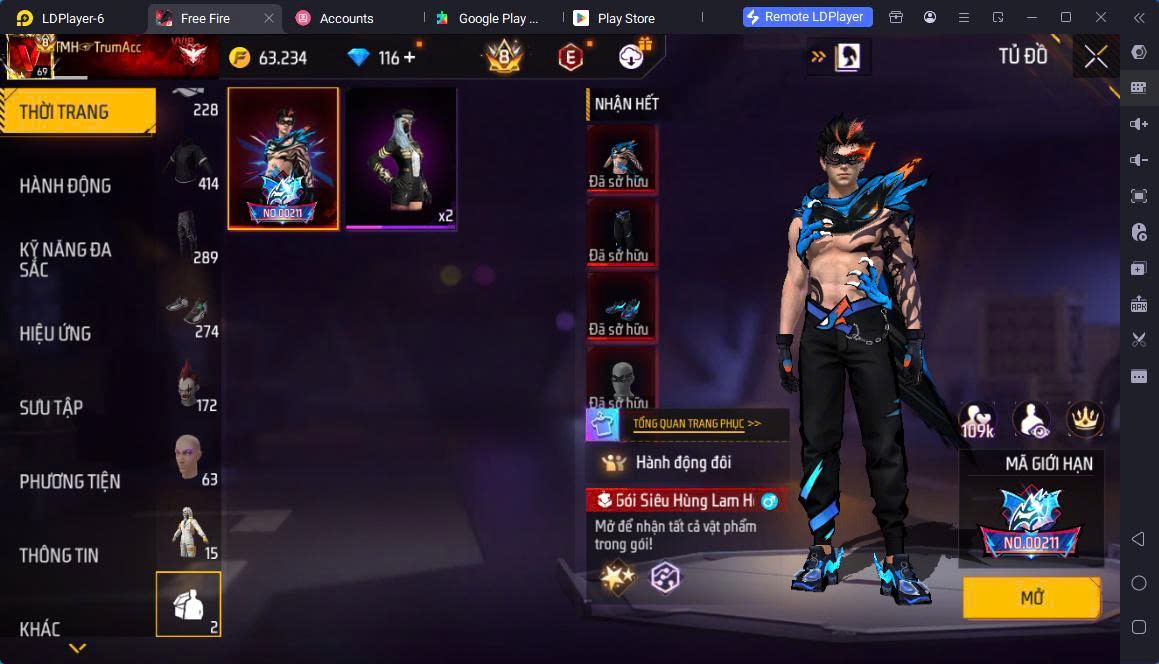Choose the shoes subcategory showing 274
This screenshot has height=664, width=1159.
coord(189,309)
